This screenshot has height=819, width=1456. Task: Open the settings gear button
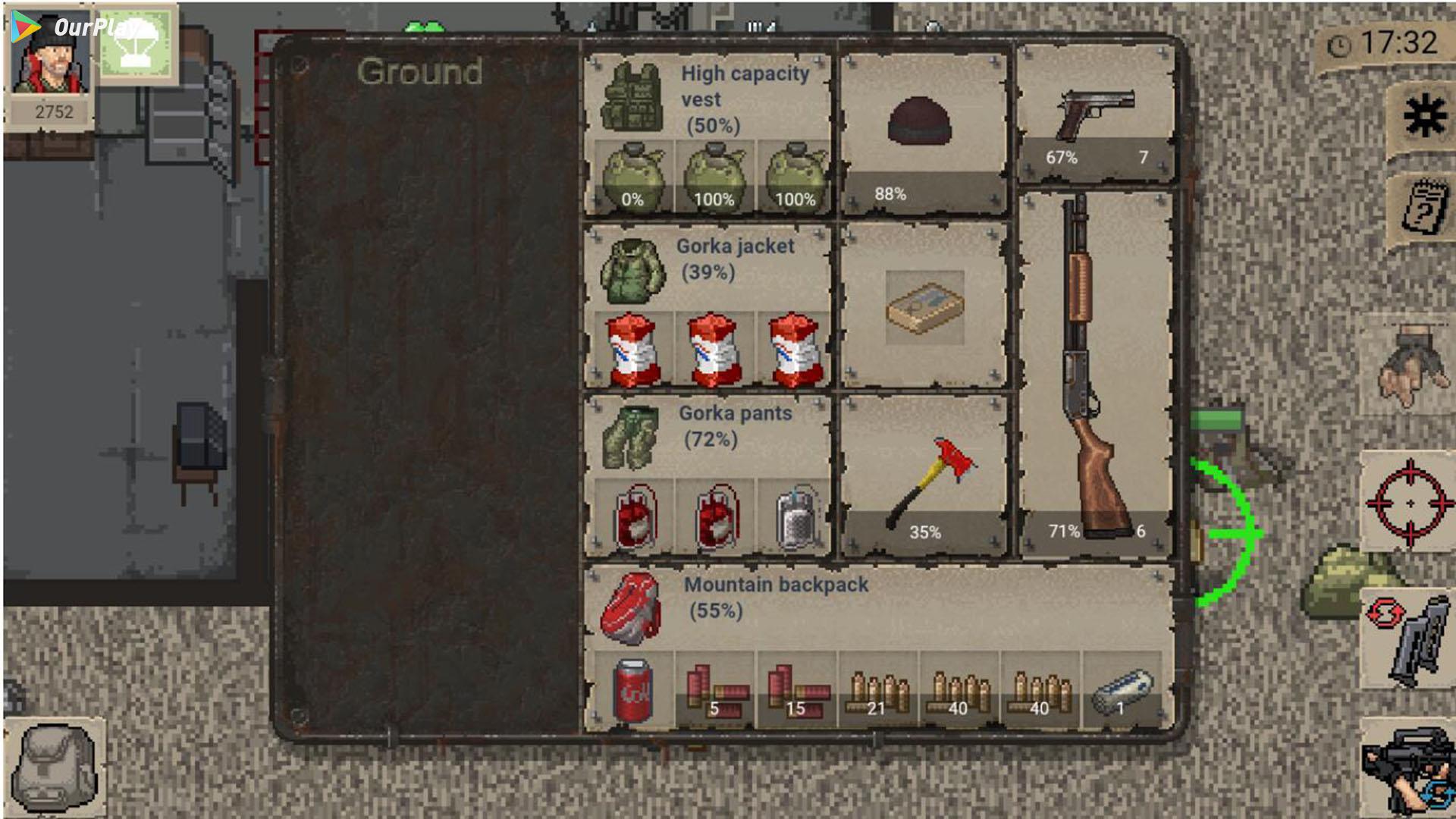(x=1423, y=118)
